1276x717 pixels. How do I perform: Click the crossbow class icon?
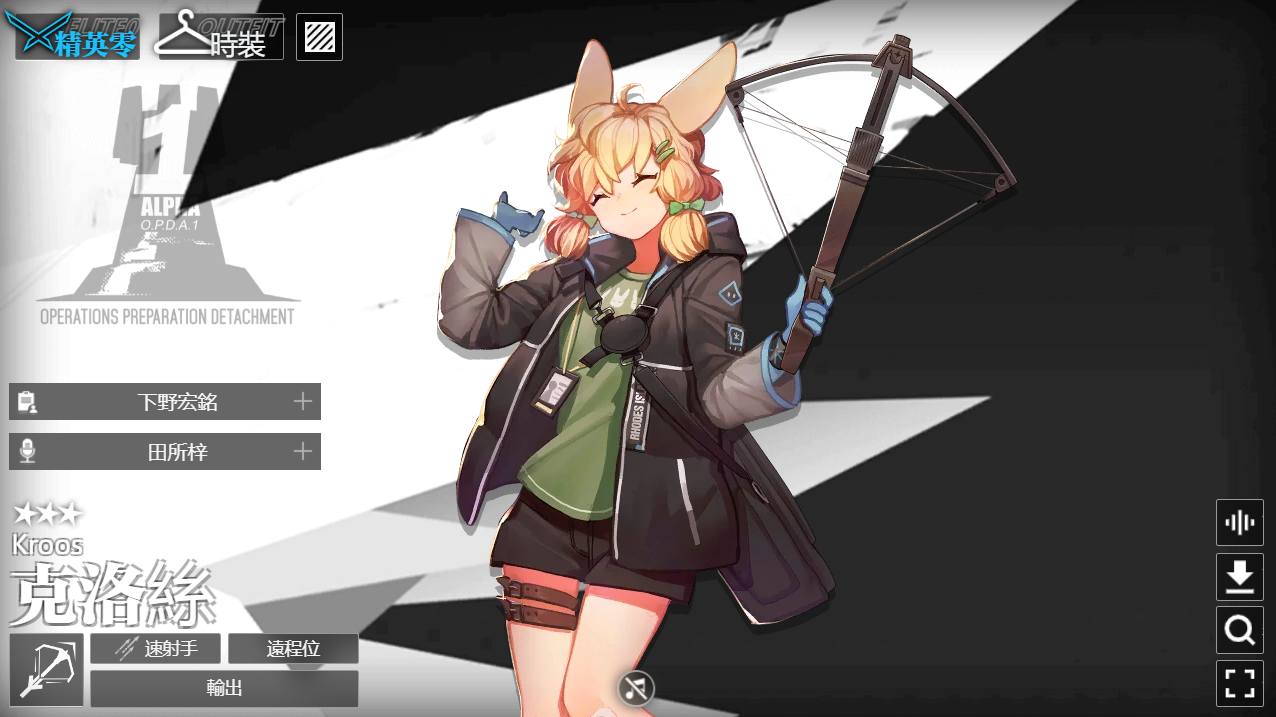coord(47,670)
